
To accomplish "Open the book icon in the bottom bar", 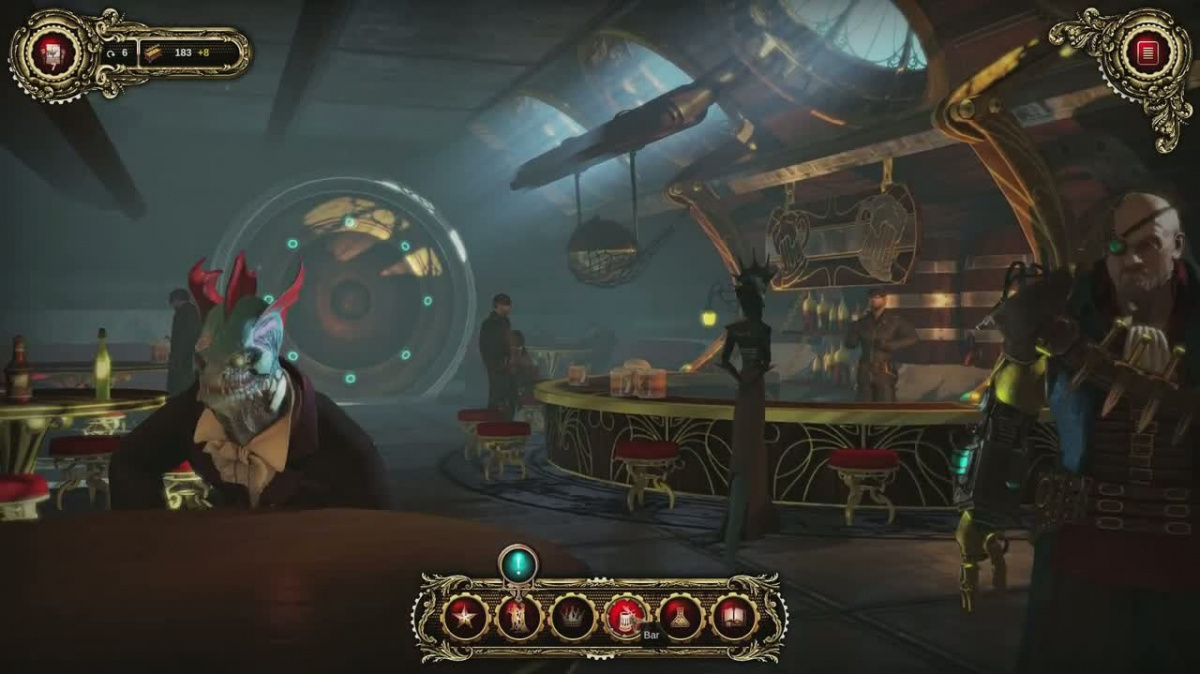I will (734, 618).
